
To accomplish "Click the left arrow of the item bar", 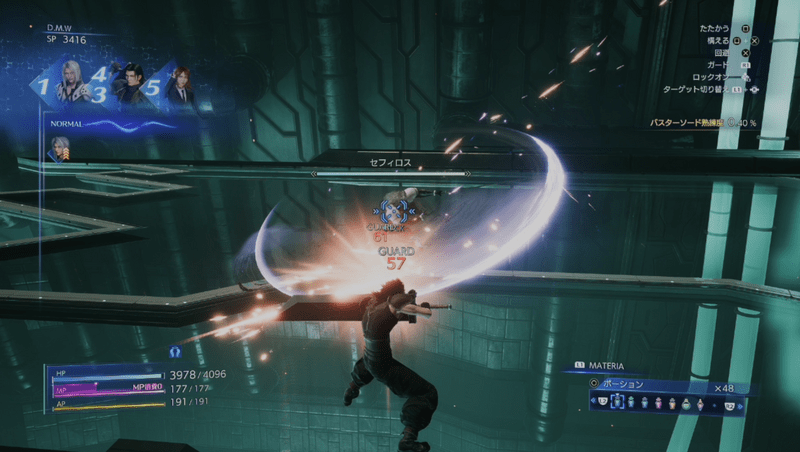I will coord(595,402).
